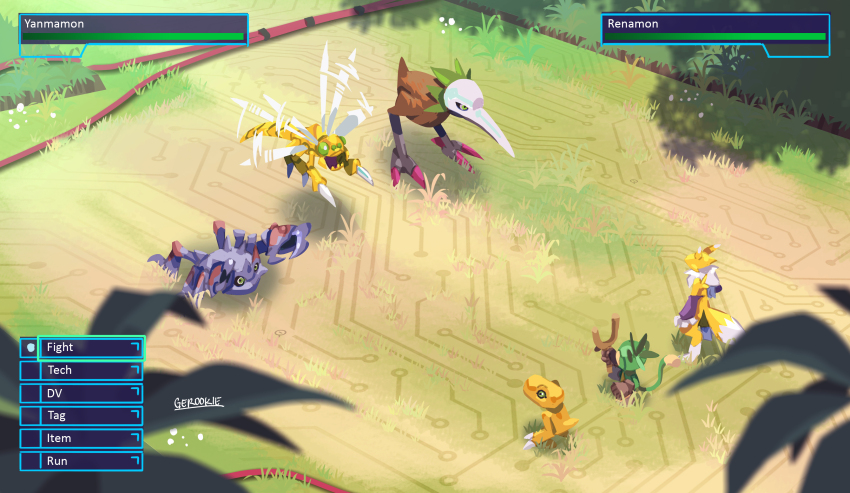
Task: Choose Run to flee the battle
Action: pos(90,461)
